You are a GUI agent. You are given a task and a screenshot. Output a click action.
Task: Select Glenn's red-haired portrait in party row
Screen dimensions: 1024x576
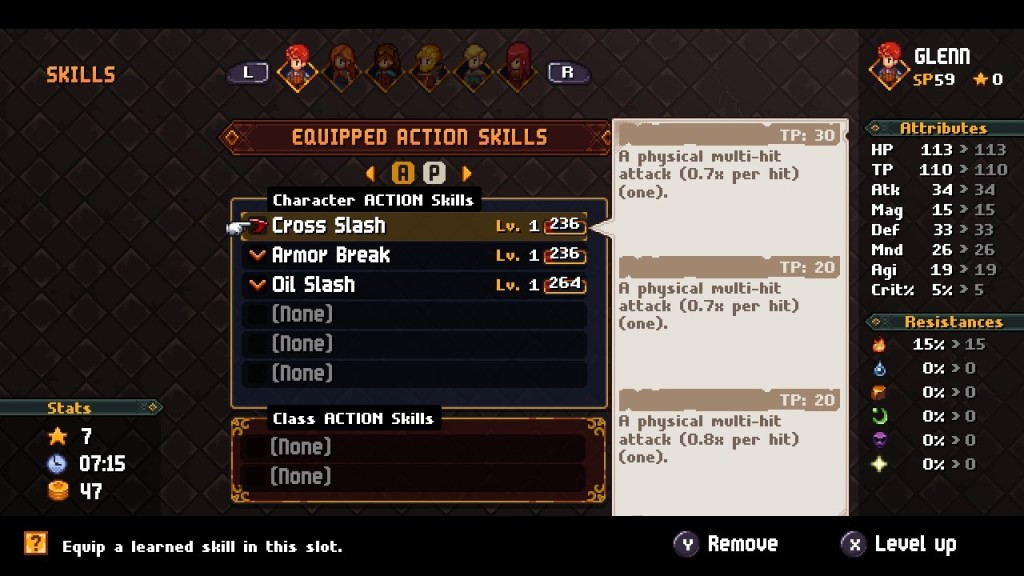(297, 67)
